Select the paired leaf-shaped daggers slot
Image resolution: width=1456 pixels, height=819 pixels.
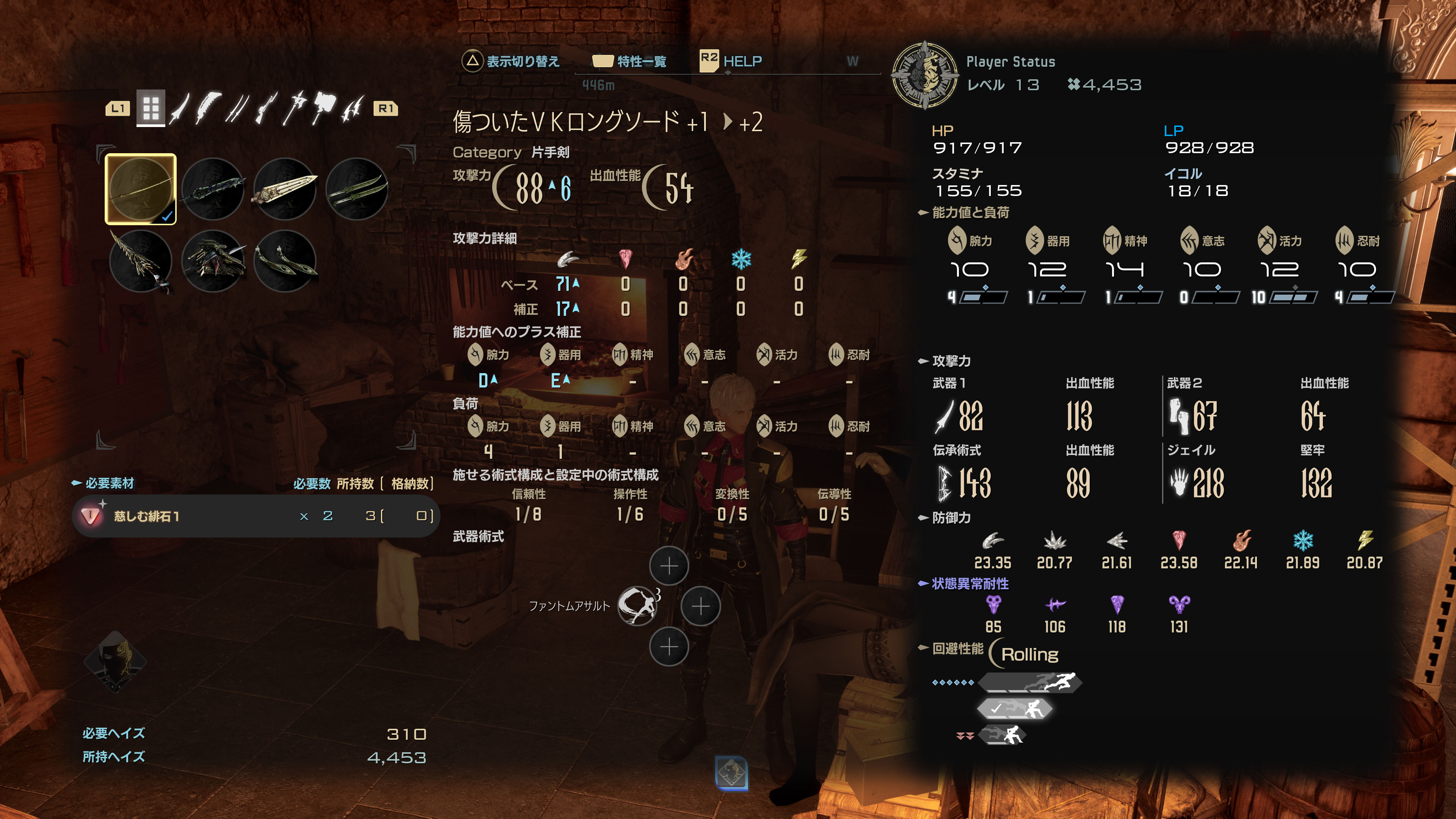click(x=285, y=261)
